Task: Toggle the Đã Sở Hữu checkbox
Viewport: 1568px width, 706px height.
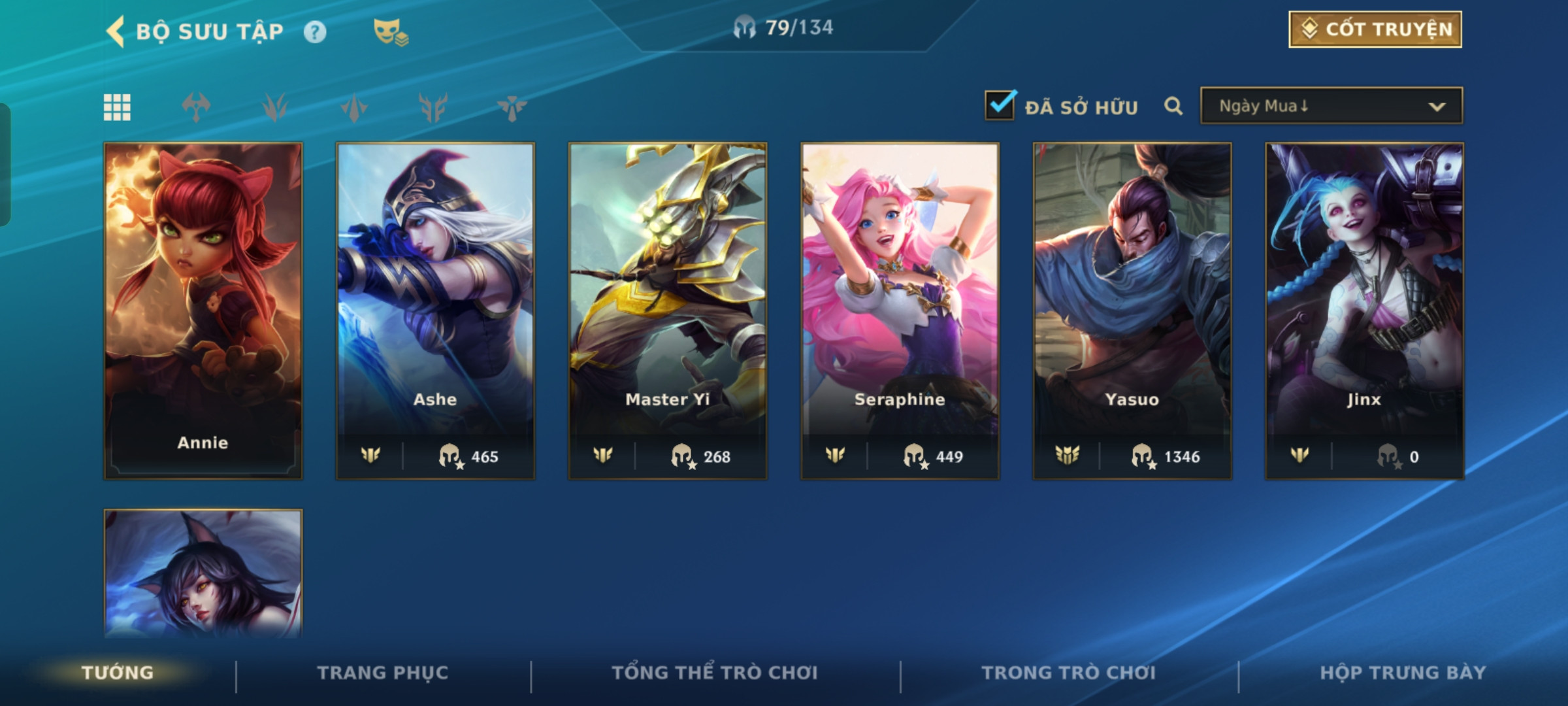Action: tap(1000, 106)
